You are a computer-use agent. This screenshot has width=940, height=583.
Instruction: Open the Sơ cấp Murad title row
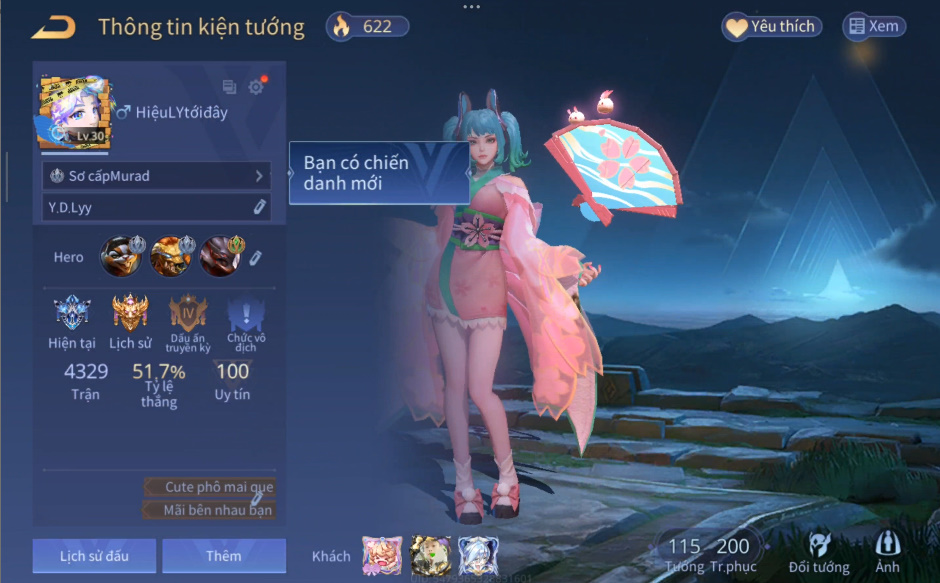pyautogui.click(x=157, y=176)
